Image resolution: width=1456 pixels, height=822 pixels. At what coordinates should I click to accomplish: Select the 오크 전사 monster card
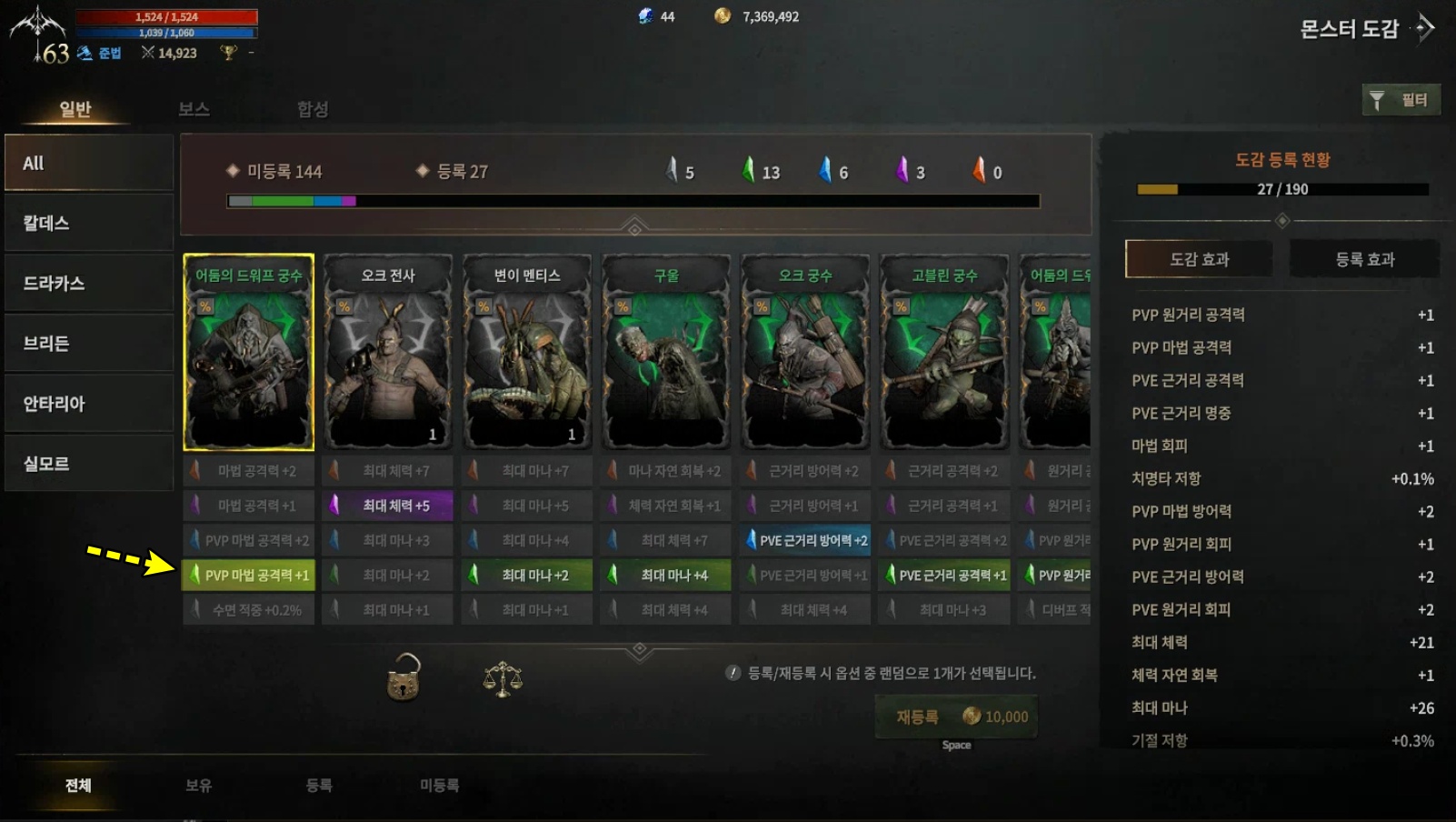[x=387, y=353]
